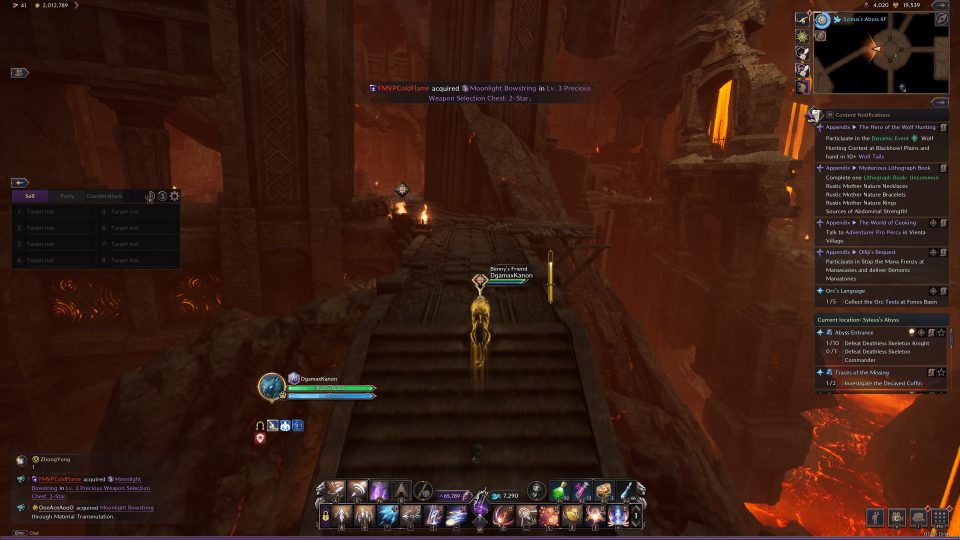The width and height of the screenshot is (960, 540).
Task: Select the Traces of the Missing objective
Action: coord(865,372)
